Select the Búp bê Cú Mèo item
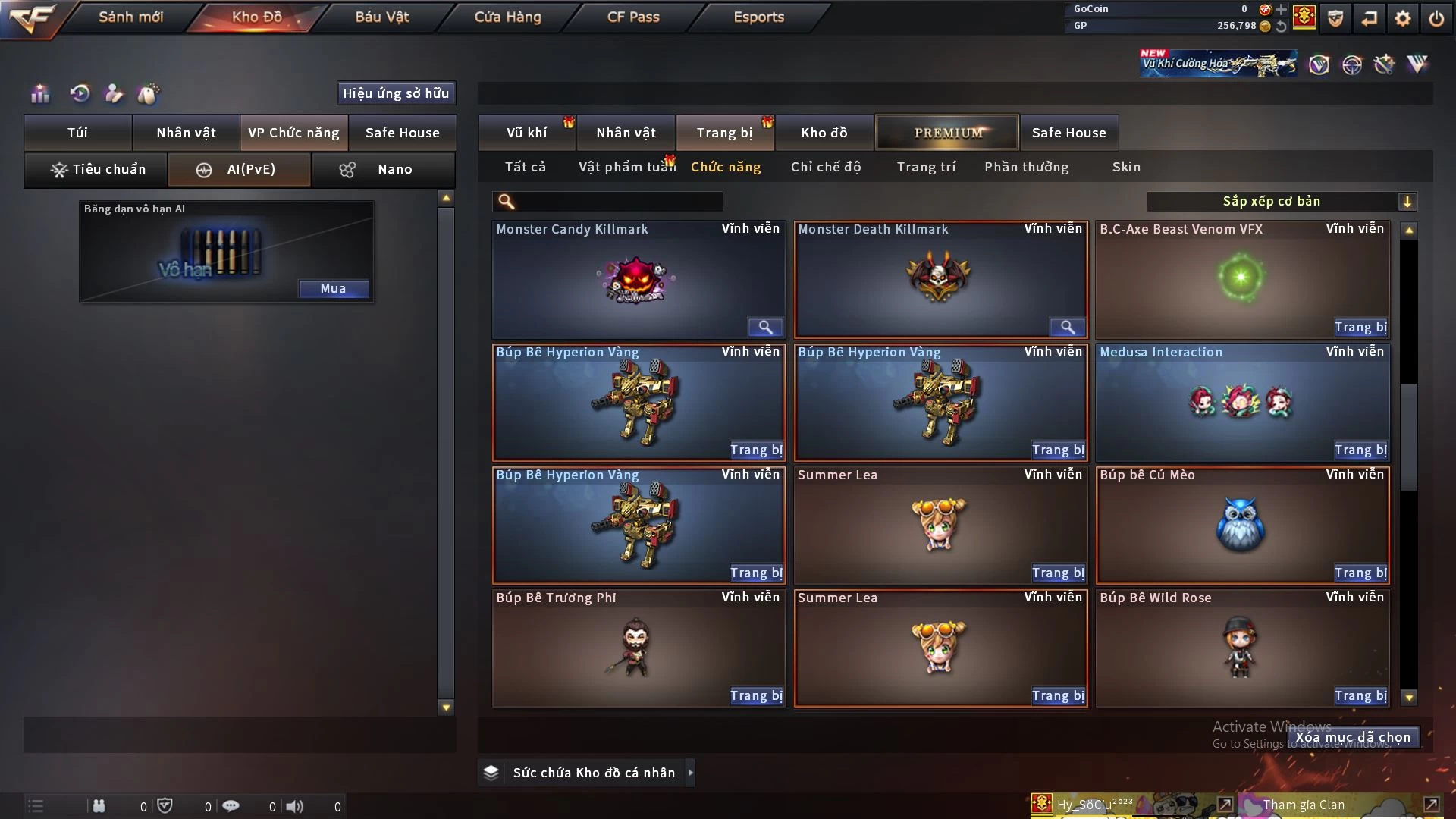Screen dimensions: 1456x819 pyautogui.click(x=1242, y=525)
